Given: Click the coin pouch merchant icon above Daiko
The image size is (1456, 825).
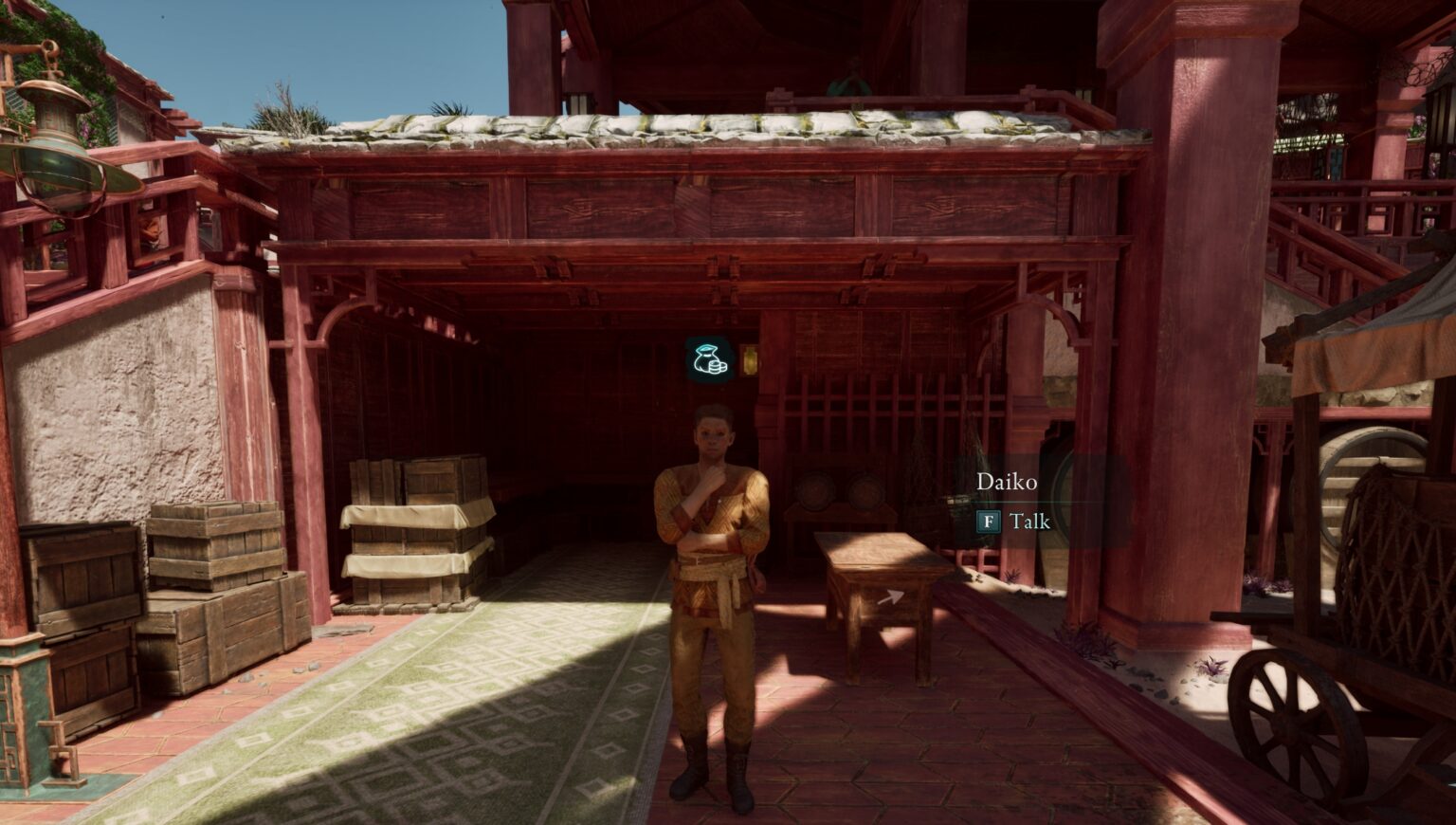Looking at the screenshot, I should pyautogui.click(x=710, y=359).
